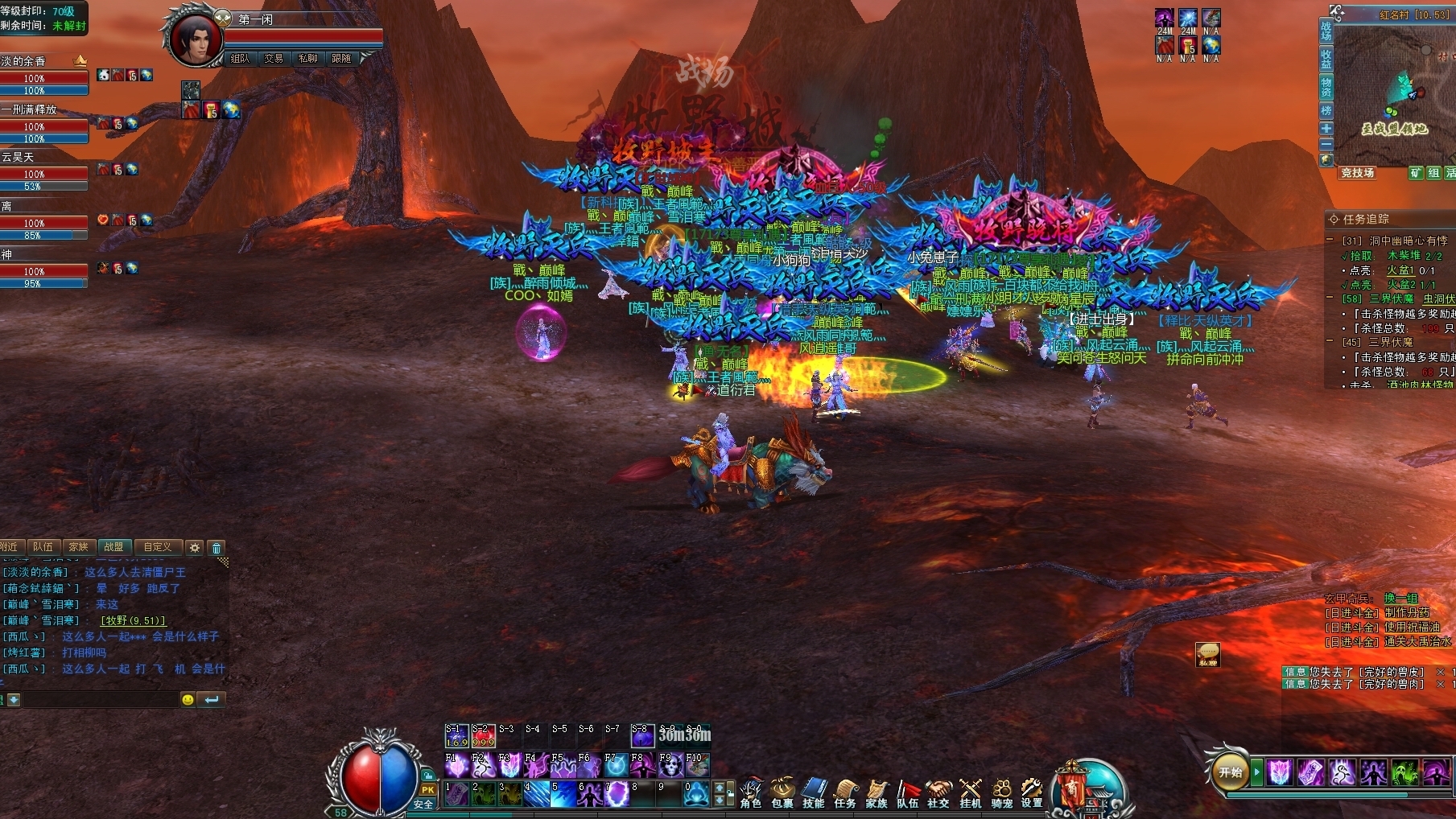The width and height of the screenshot is (1456, 819).
Task: Click 私聊 to whisper the target
Action: point(307,59)
